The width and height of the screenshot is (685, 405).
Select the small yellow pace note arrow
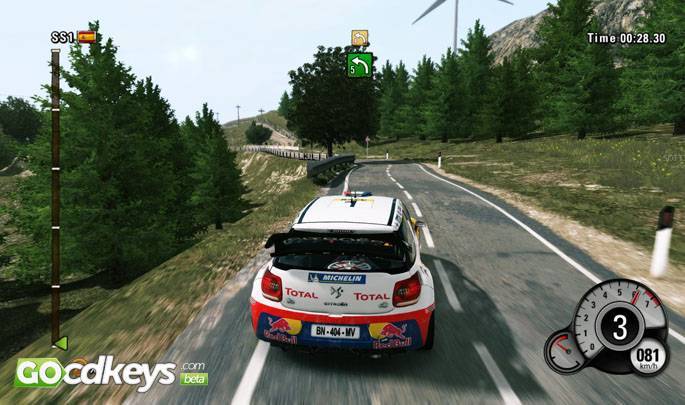[x=360, y=38]
